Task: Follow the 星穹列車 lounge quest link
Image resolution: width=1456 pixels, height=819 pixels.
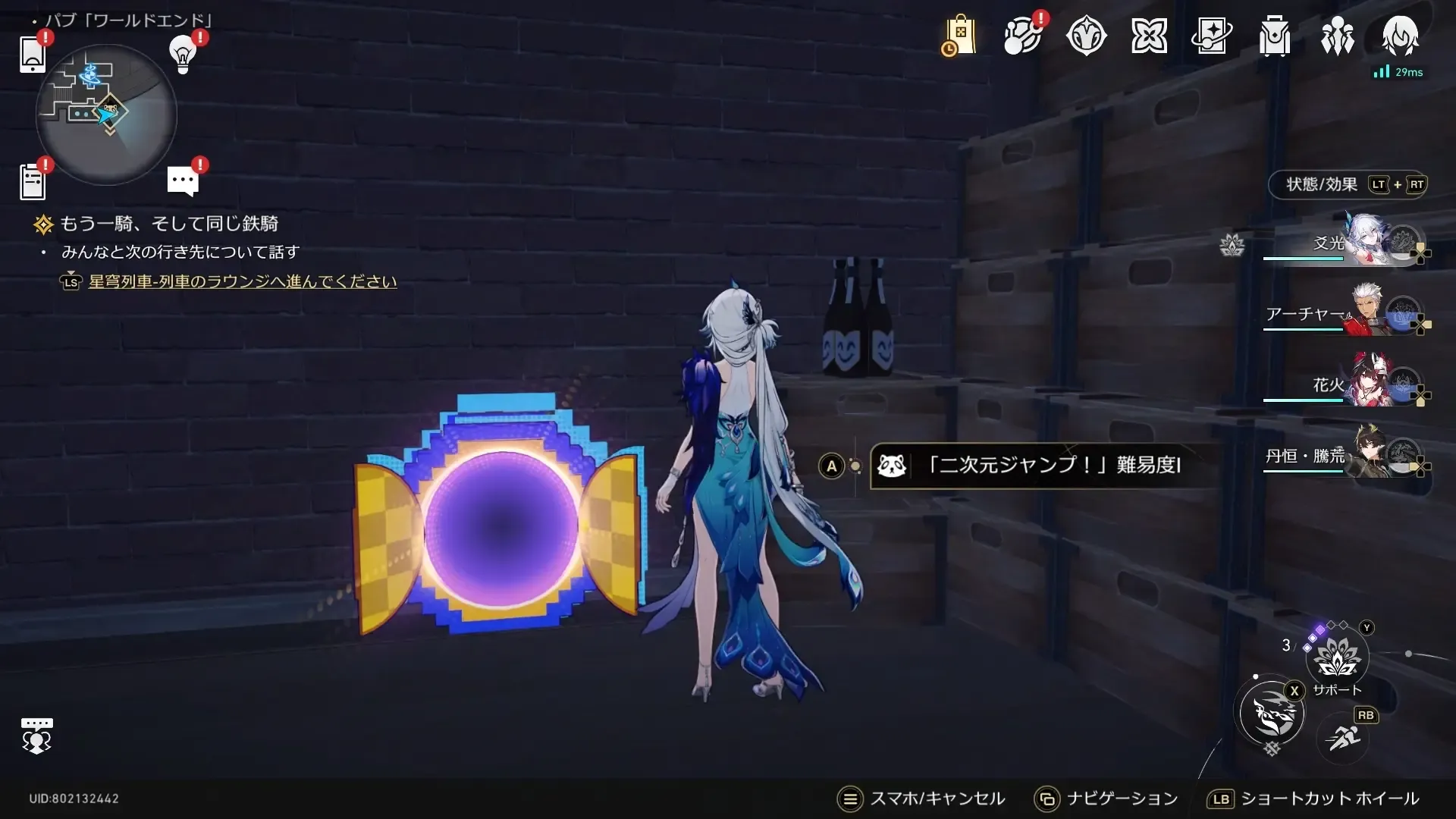Action: (x=240, y=281)
